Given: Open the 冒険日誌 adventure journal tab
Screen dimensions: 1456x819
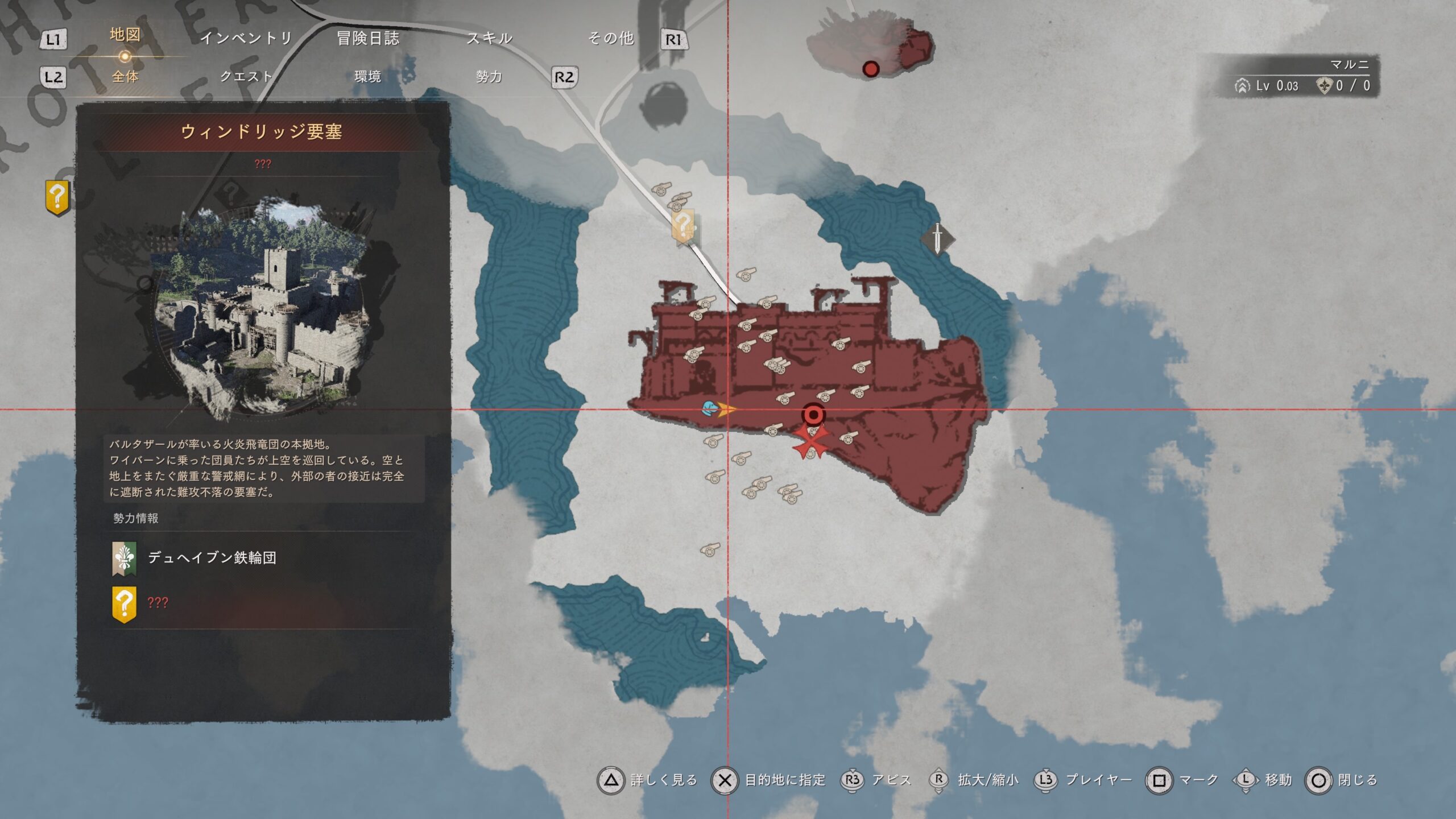Looking at the screenshot, I should [368, 38].
